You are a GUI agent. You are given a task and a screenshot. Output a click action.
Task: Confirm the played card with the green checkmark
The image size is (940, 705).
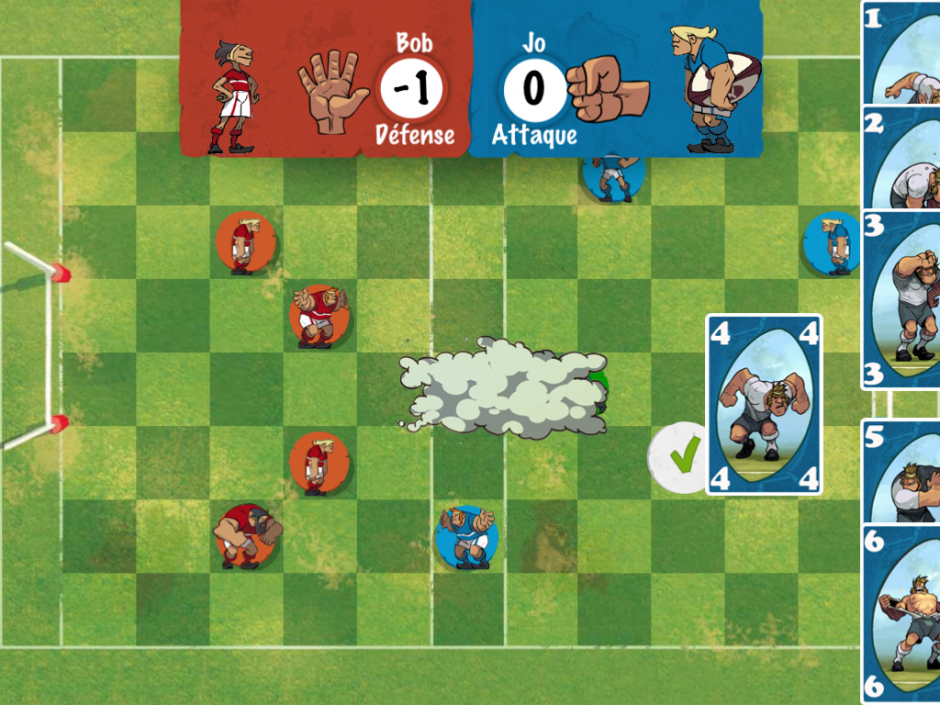pos(682,459)
